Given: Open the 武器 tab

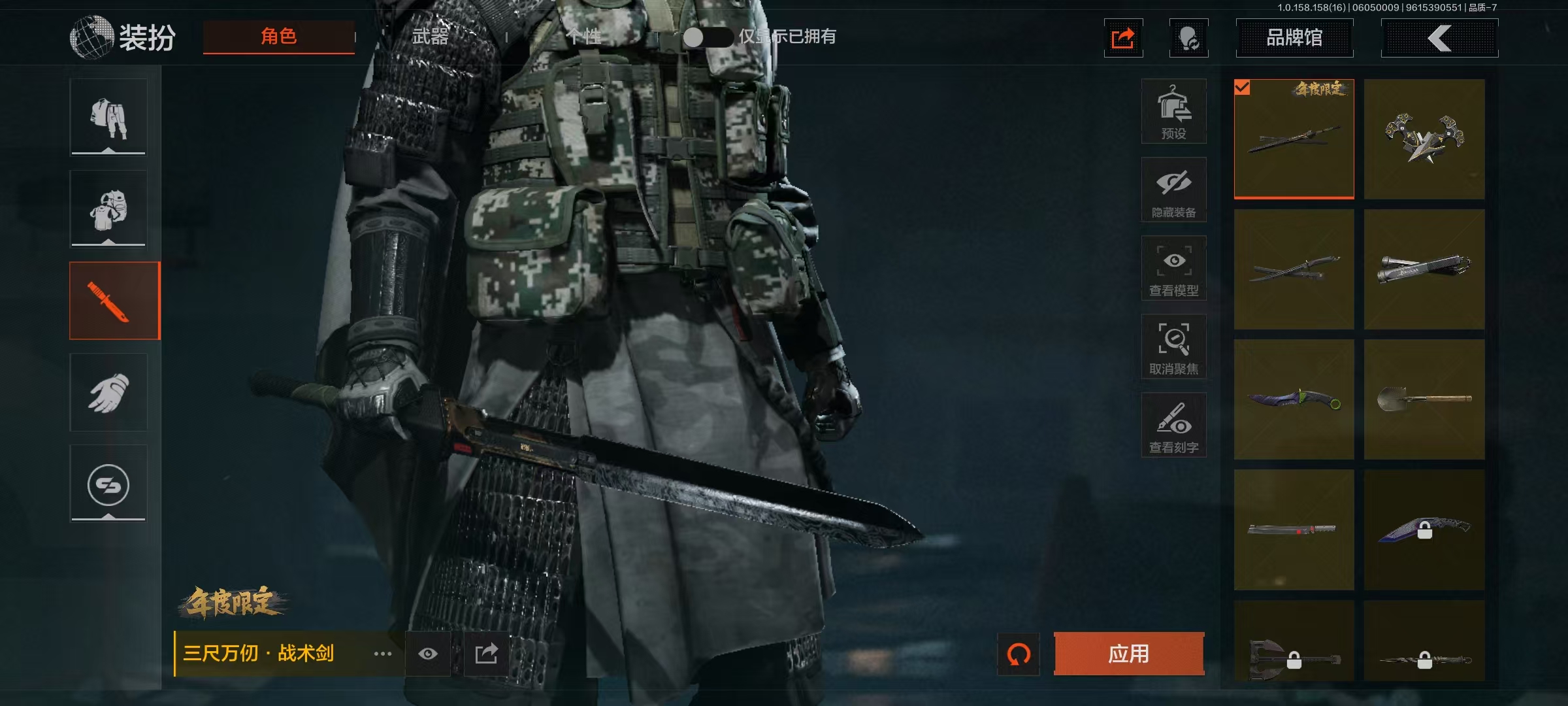Looking at the screenshot, I should [430, 37].
